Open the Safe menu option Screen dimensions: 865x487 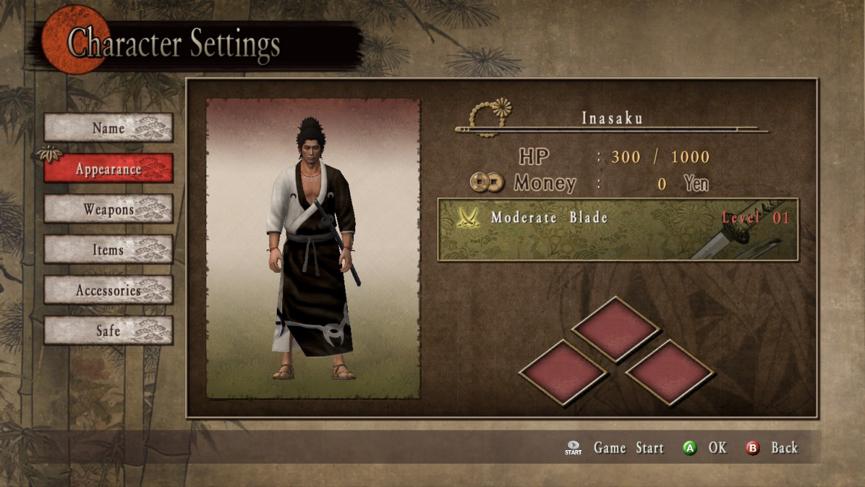click(x=108, y=330)
